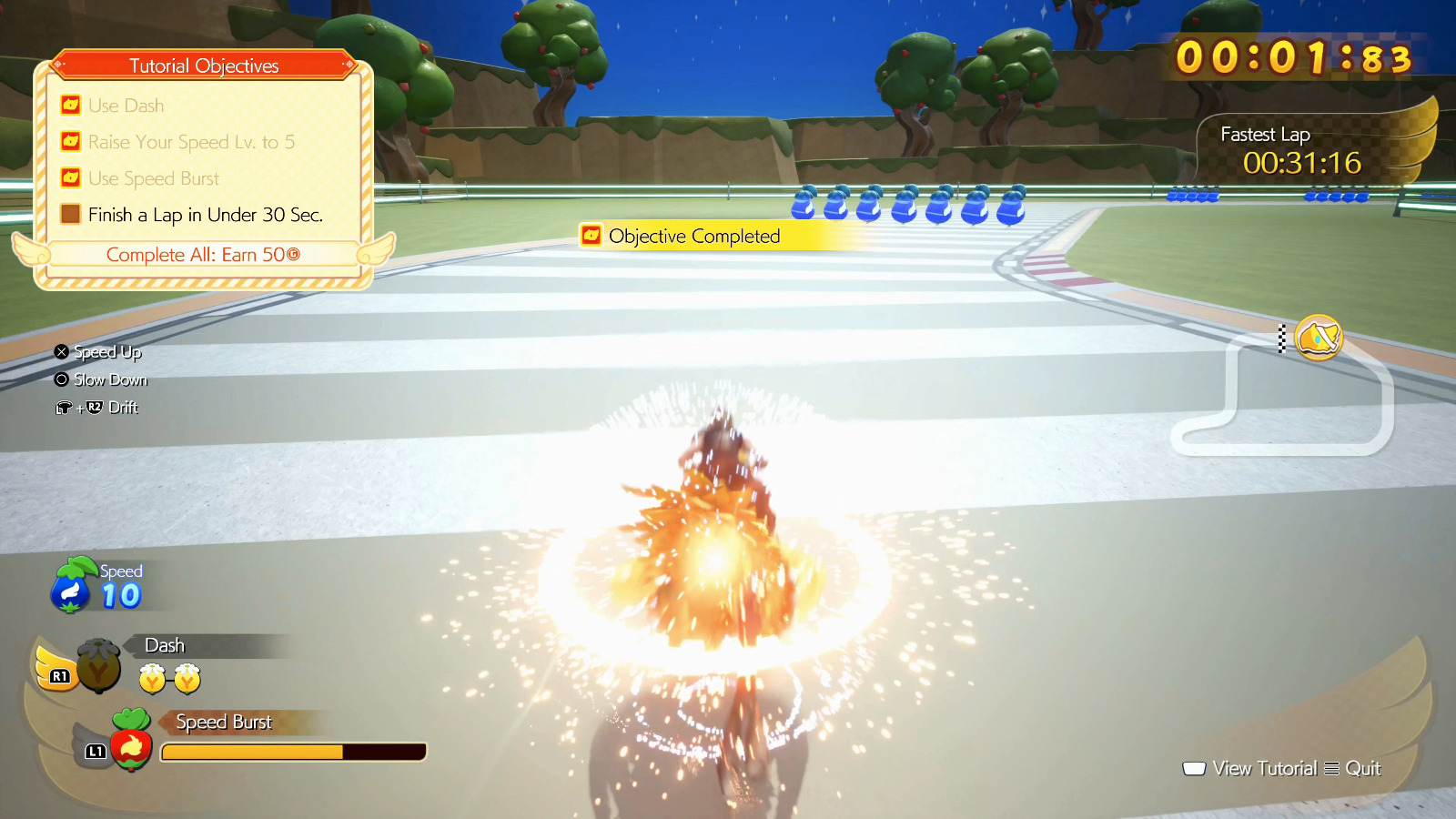Click the red objective icon on Objective Completed banner
The height and width of the screenshot is (819, 1456).
click(591, 236)
